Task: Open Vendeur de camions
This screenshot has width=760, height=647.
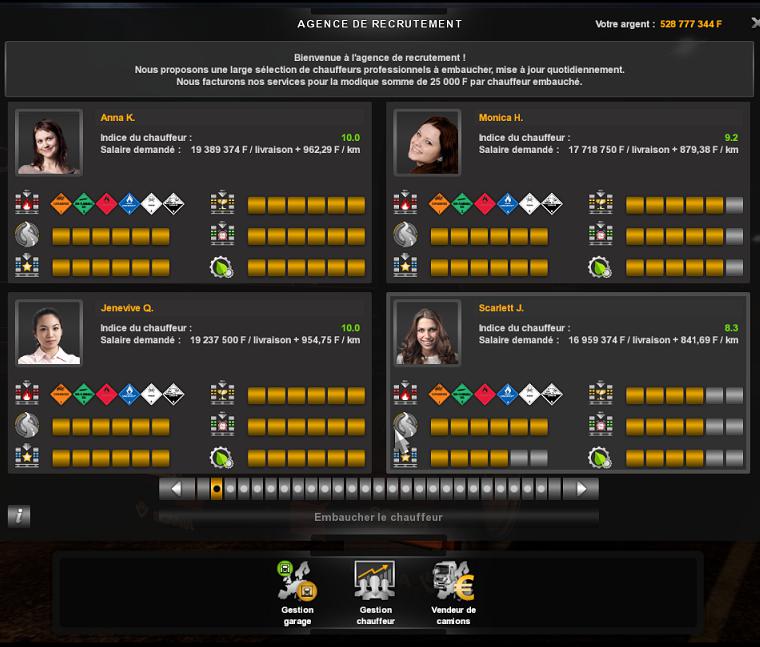Action: (453, 594)
